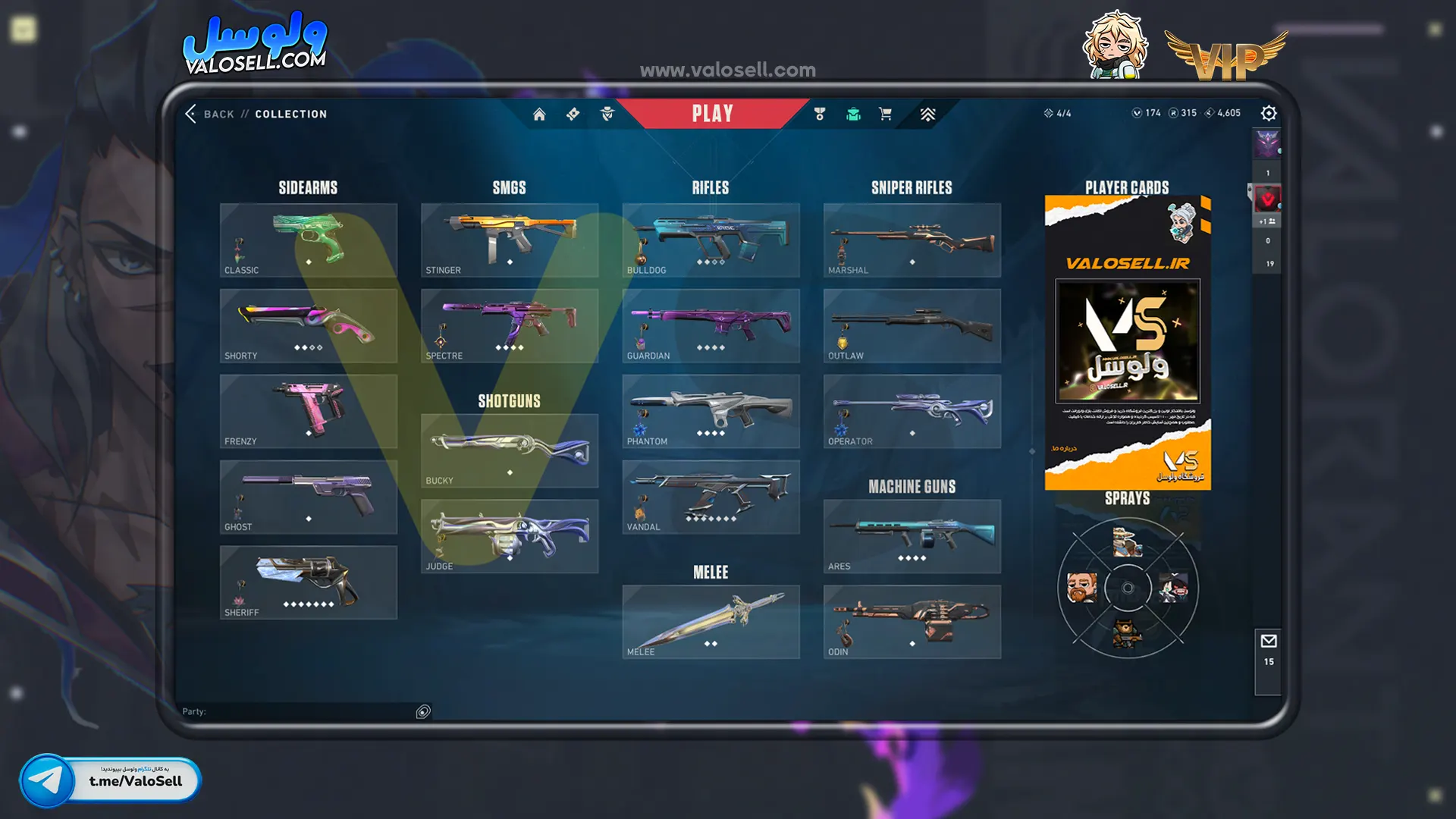Image resolution: width=1456 pixels, height=819 pixels.
Task: Select the Judge shotgun slot
Action: 510,536
